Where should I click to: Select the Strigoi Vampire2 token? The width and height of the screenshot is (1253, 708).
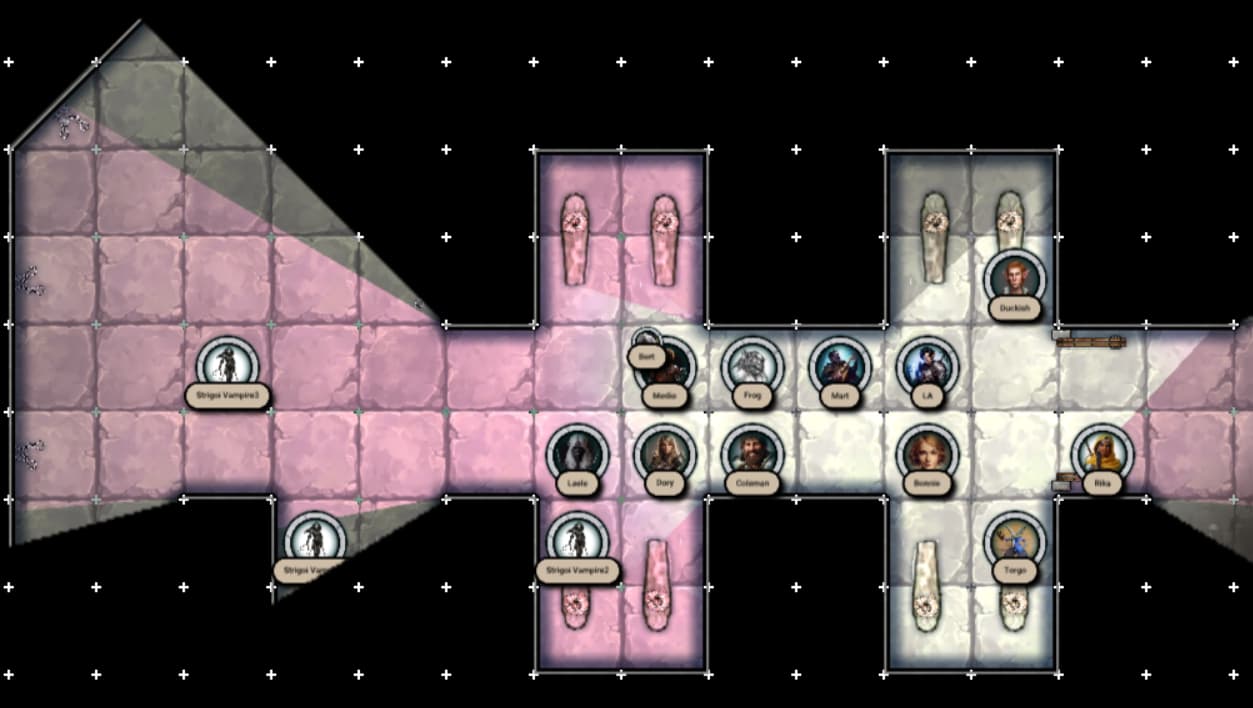tap(578, 541)
